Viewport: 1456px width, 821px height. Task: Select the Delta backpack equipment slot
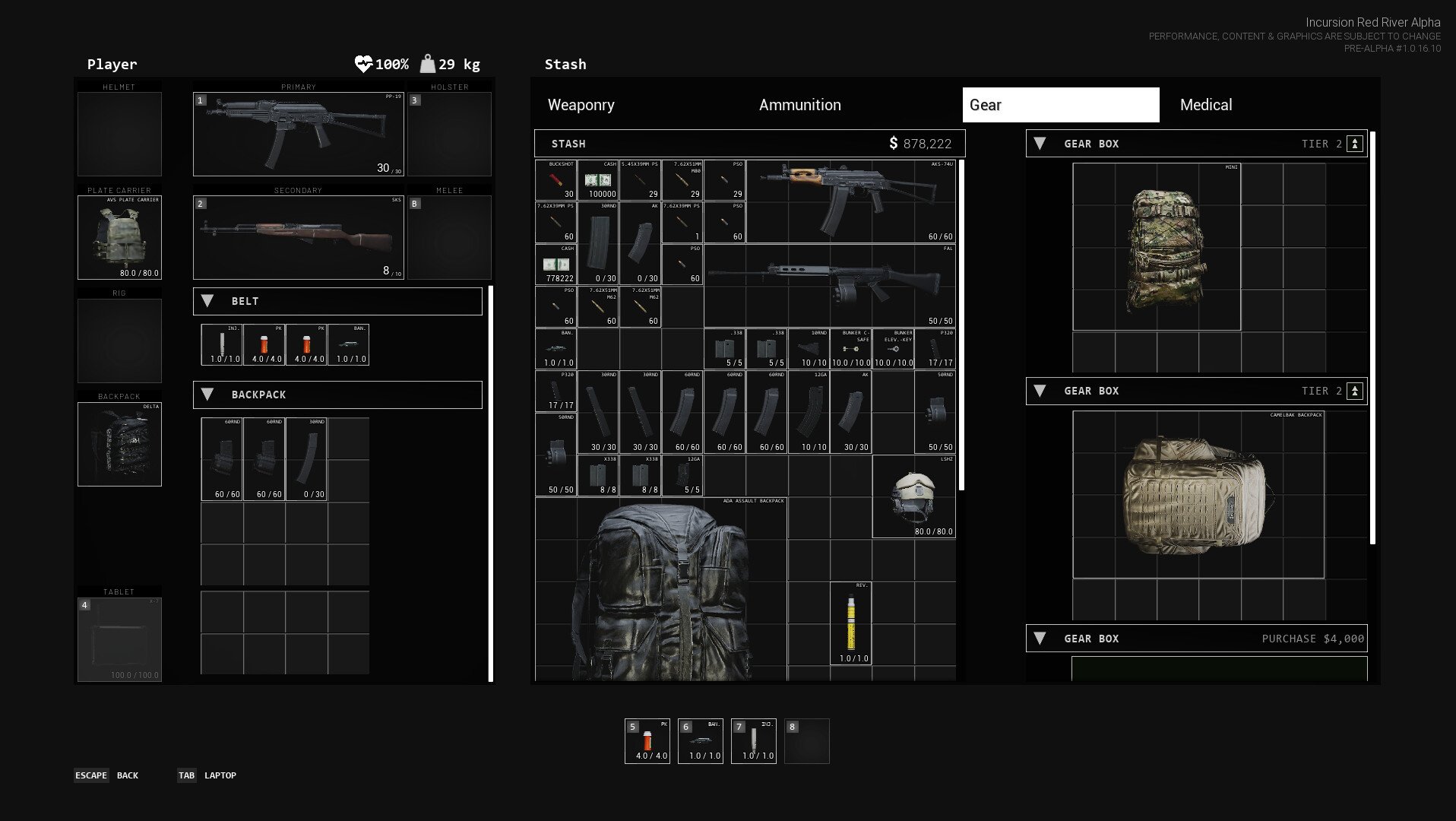coord(119,444)
